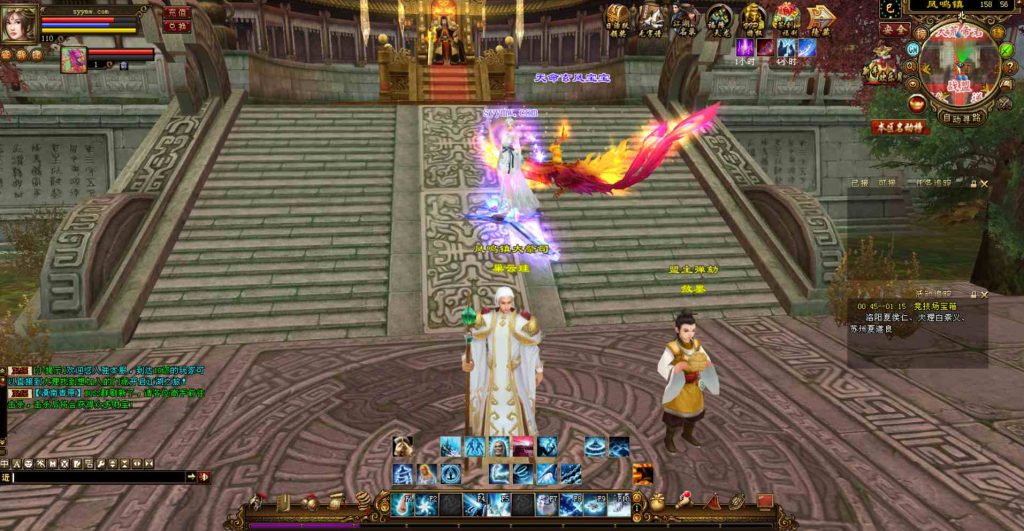This screenshot has height=531, width=1024.
Task: Click the gold ingot icon below minimap
Action: tap(916, 102)
